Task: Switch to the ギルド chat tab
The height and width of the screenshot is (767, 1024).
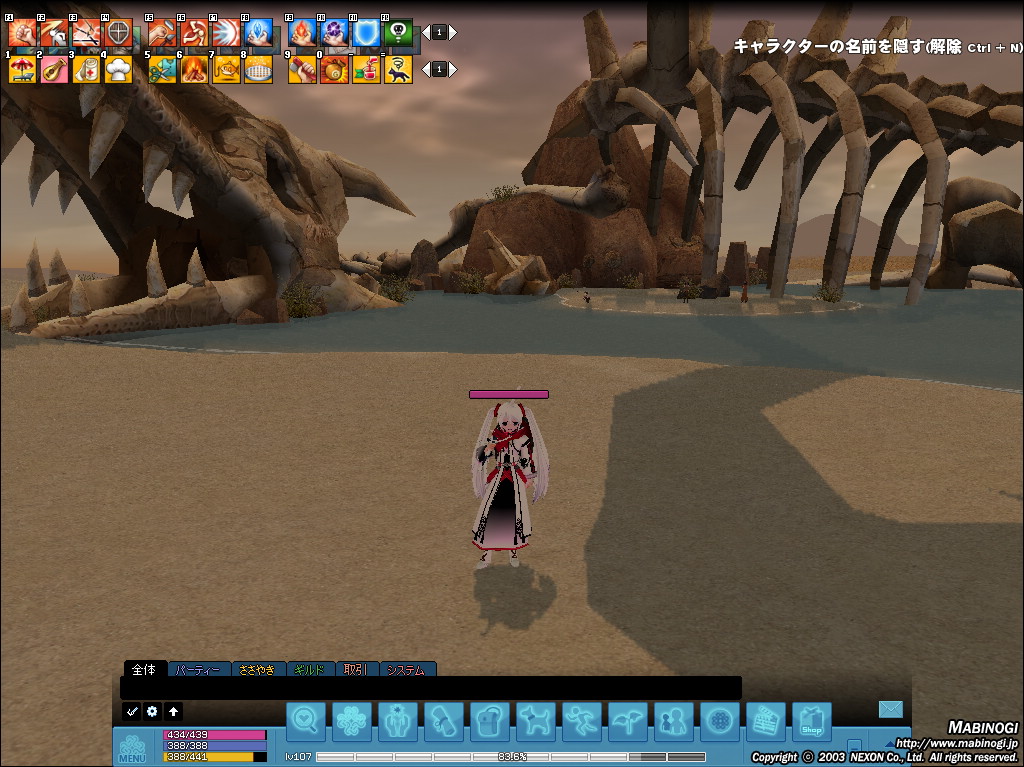Action: [x=311, y=669]
